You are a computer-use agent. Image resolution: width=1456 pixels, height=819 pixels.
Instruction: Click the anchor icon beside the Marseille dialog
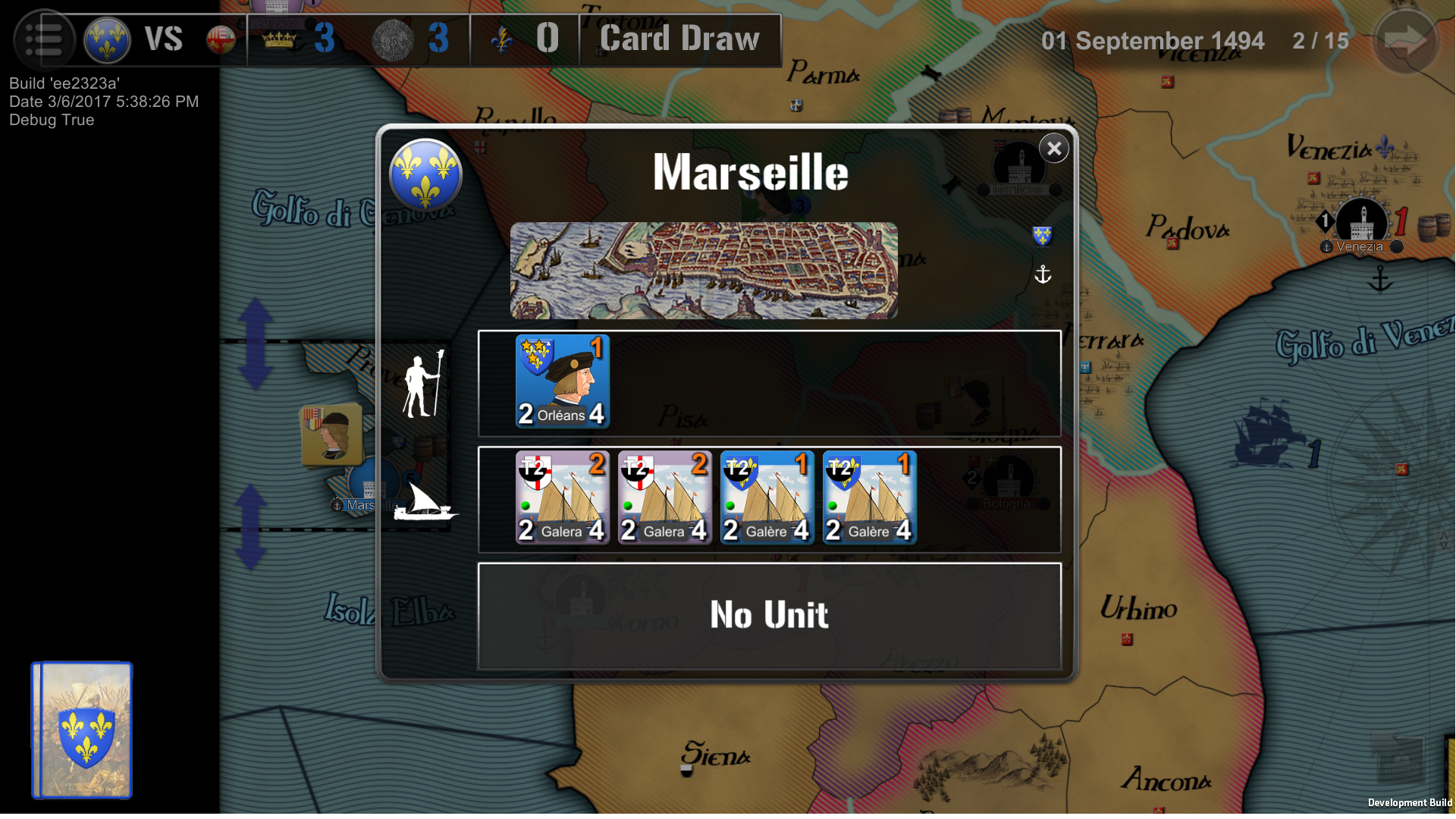1043,275
